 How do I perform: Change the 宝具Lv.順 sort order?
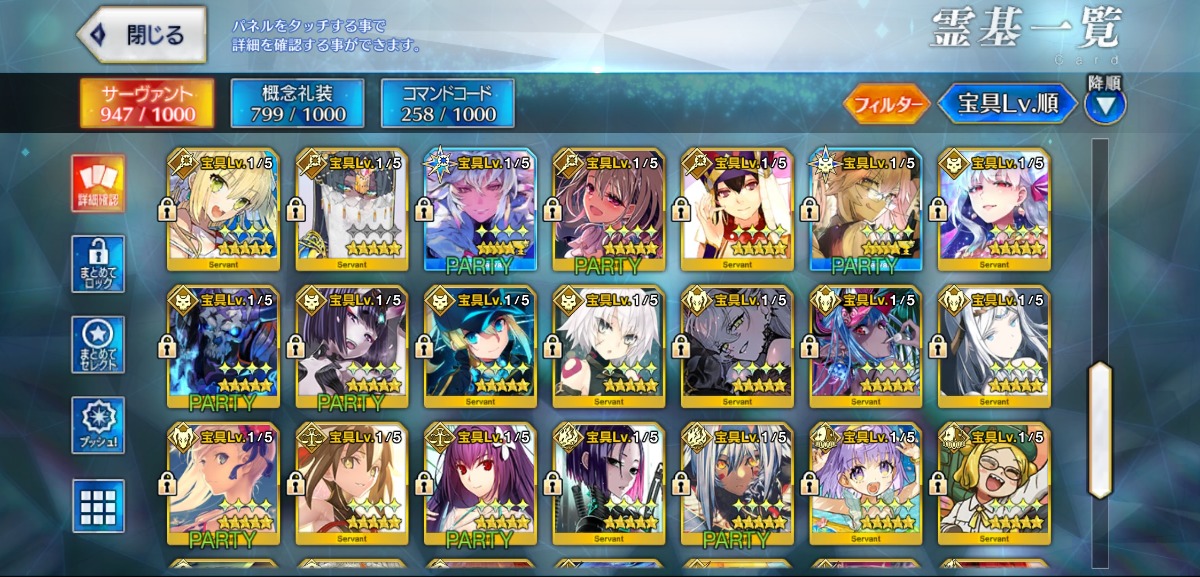[x=1007, y=104]
